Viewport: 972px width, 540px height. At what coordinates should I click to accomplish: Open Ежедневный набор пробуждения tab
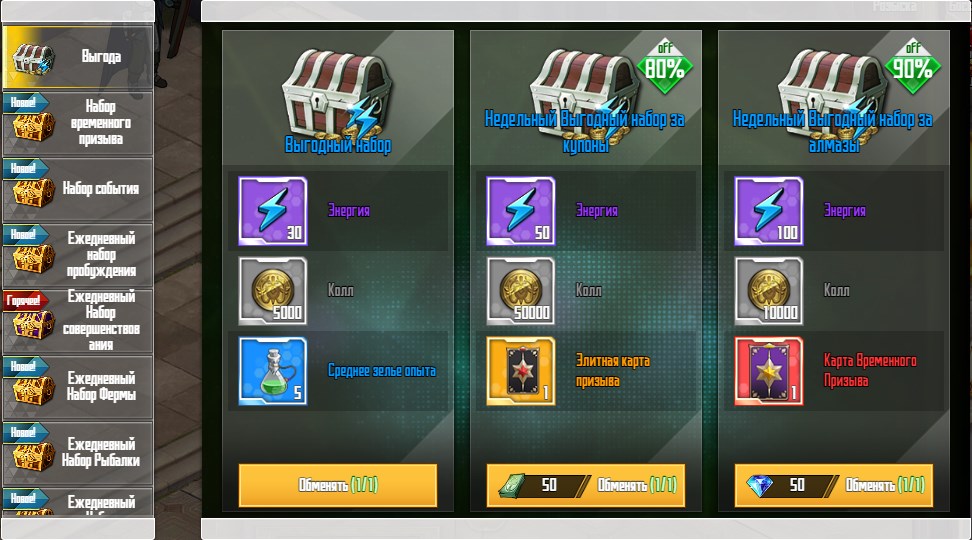[x=78, y=255]
